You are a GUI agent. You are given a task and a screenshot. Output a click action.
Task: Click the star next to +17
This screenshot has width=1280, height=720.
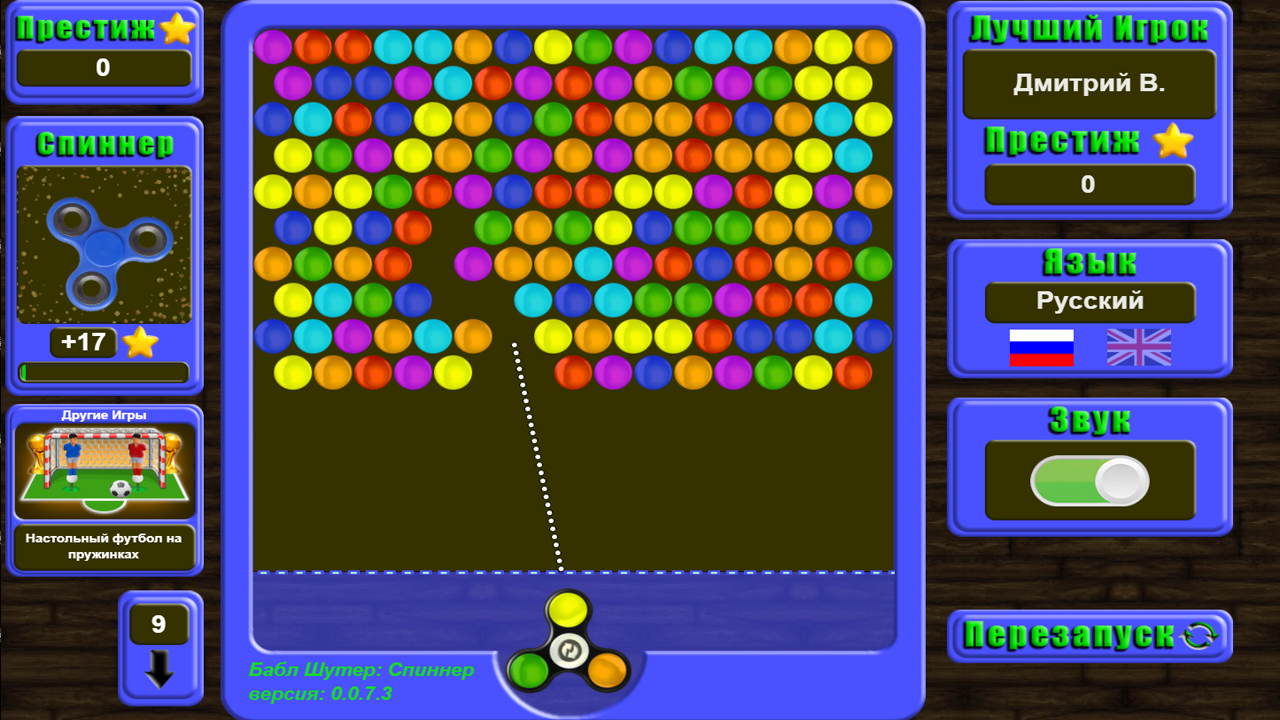(140, 342)
